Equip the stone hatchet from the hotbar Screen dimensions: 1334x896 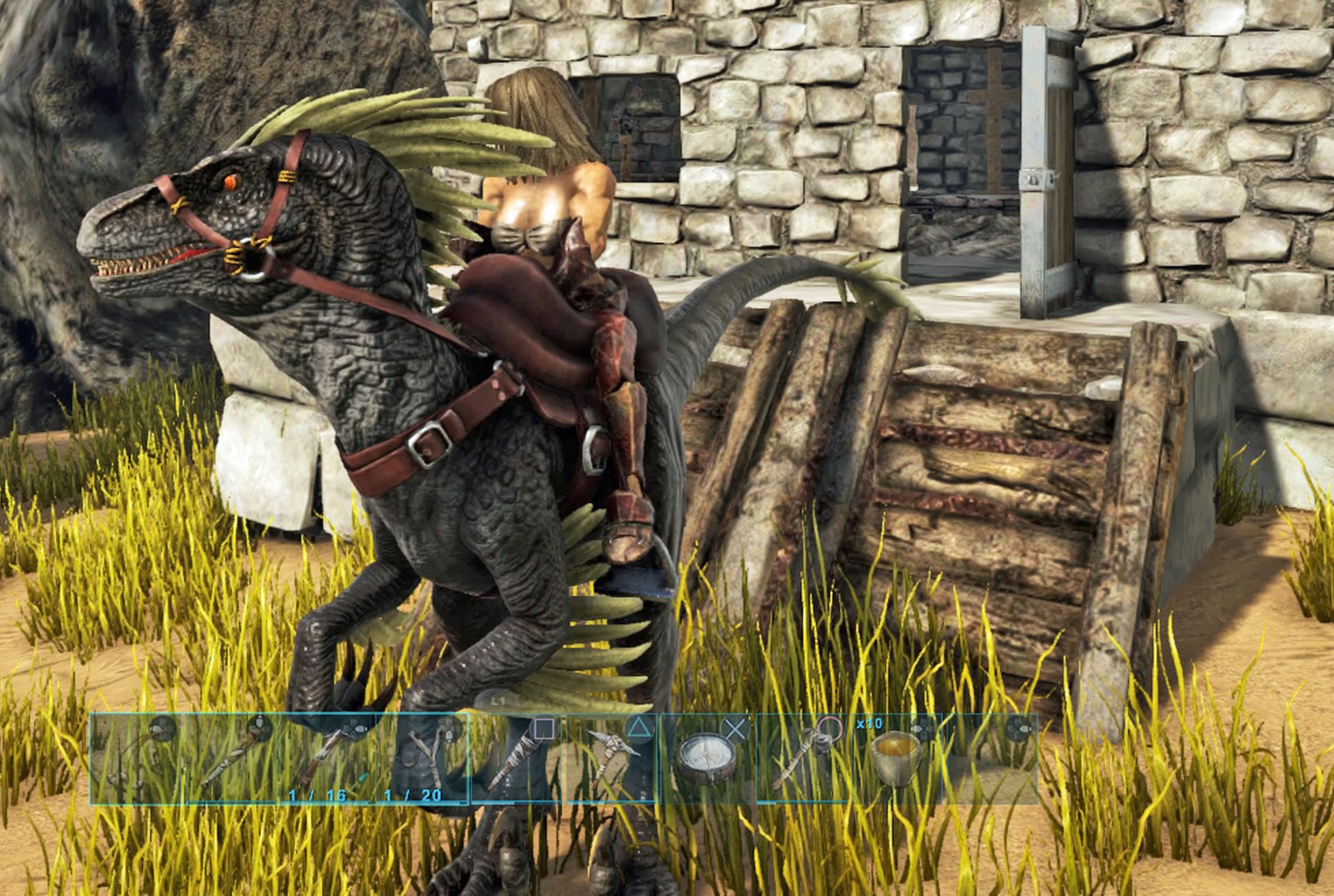tap(801, 758)
